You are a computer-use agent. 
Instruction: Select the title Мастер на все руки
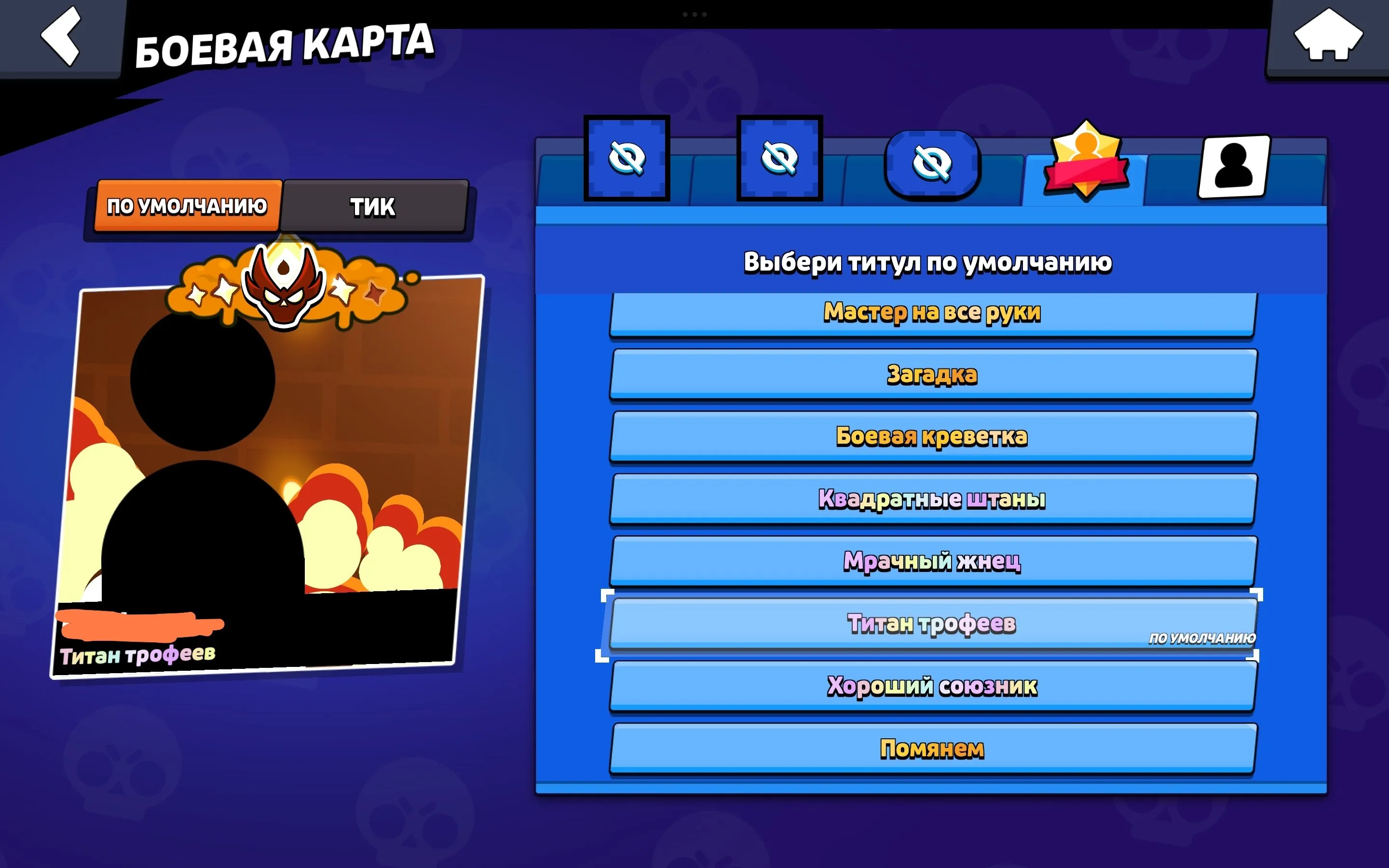point(932,313)
